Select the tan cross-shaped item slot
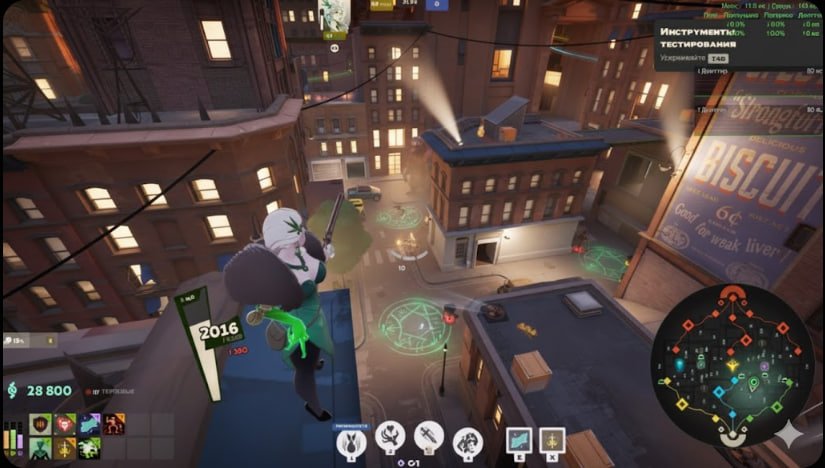 (x=65, y=449)
